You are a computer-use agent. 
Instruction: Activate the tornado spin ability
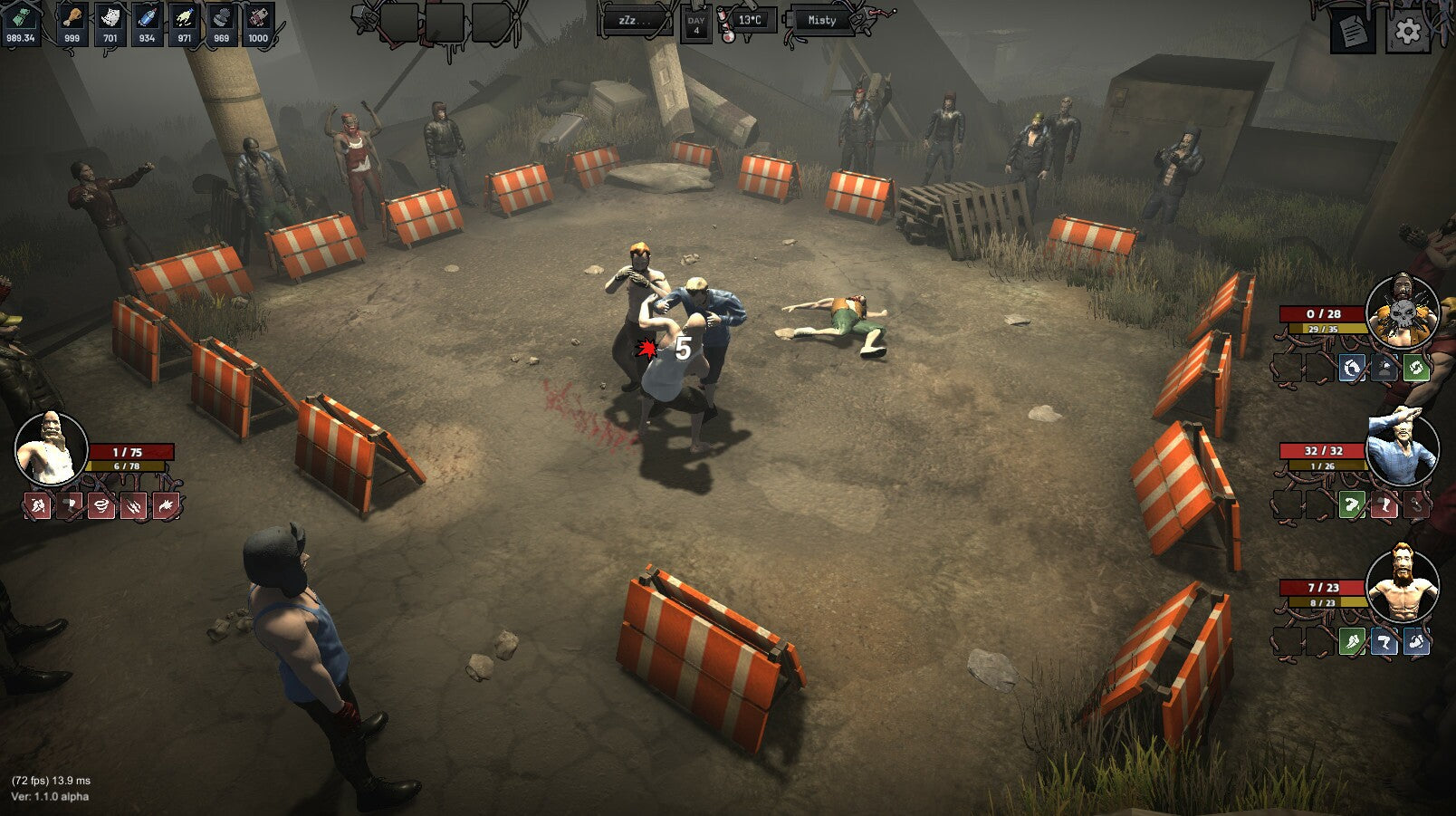point(101,506)
